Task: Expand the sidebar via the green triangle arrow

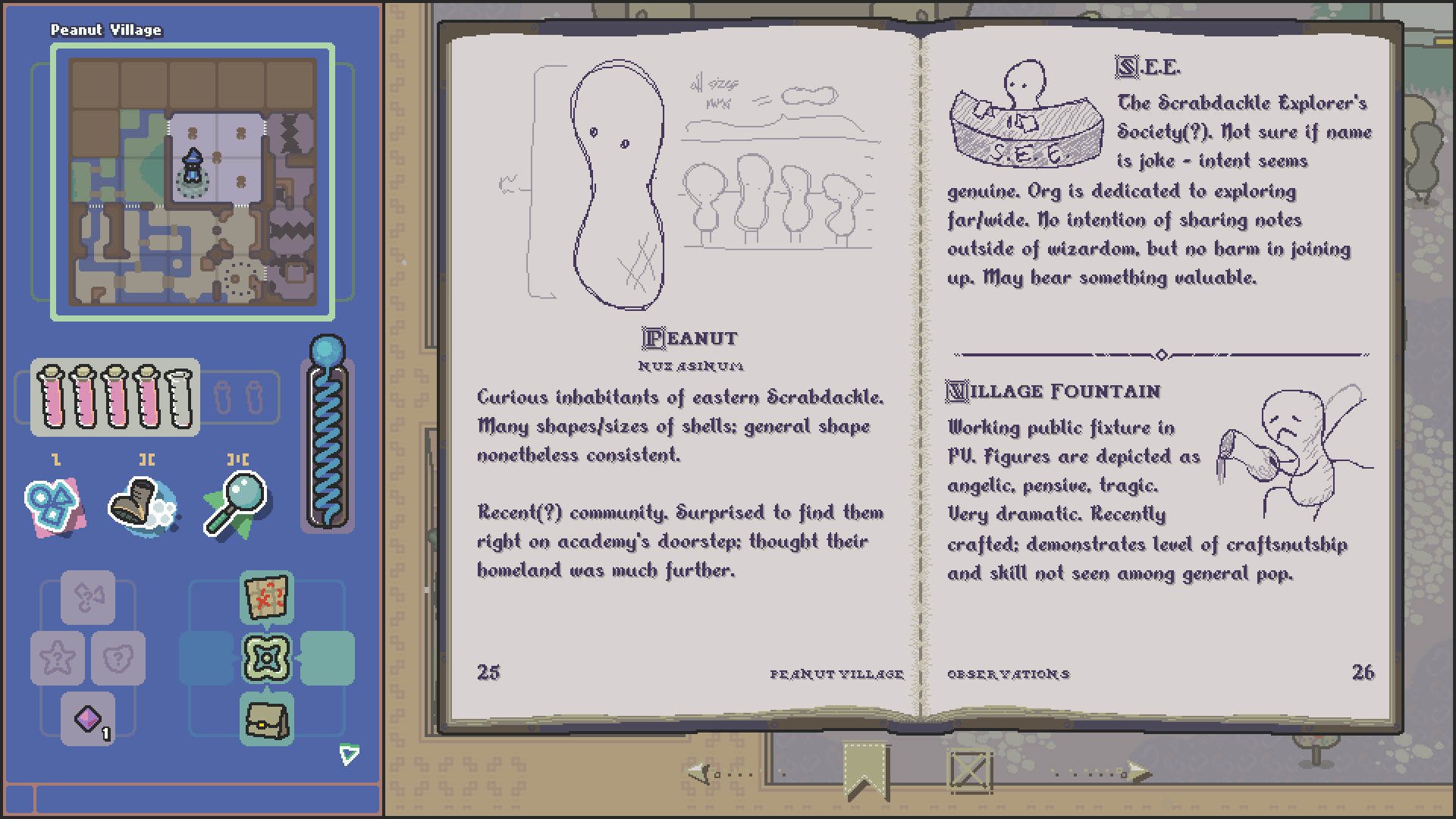Action: 349,754
